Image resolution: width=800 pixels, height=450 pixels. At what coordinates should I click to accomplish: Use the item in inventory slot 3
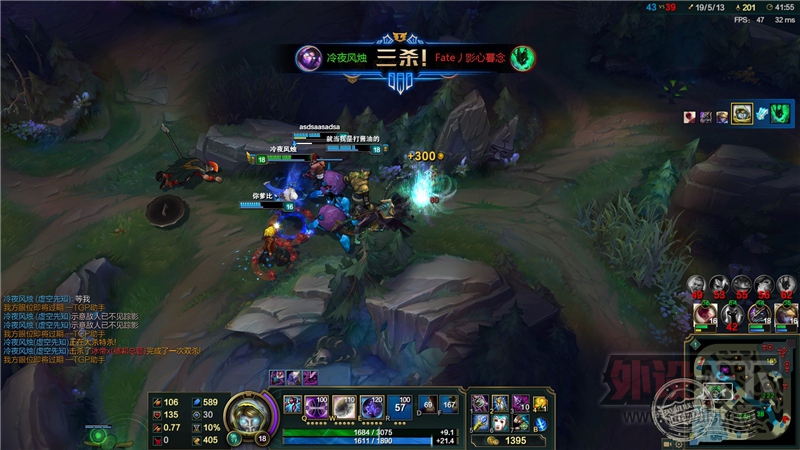[x=520, y=402]
